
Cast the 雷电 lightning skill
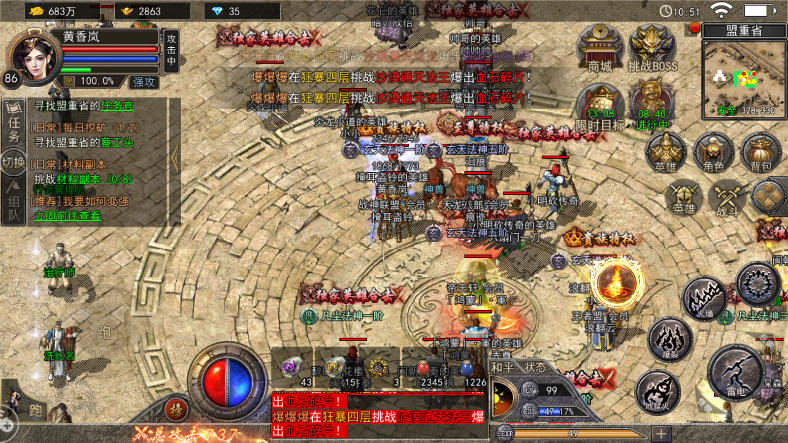tap(737, 373)
